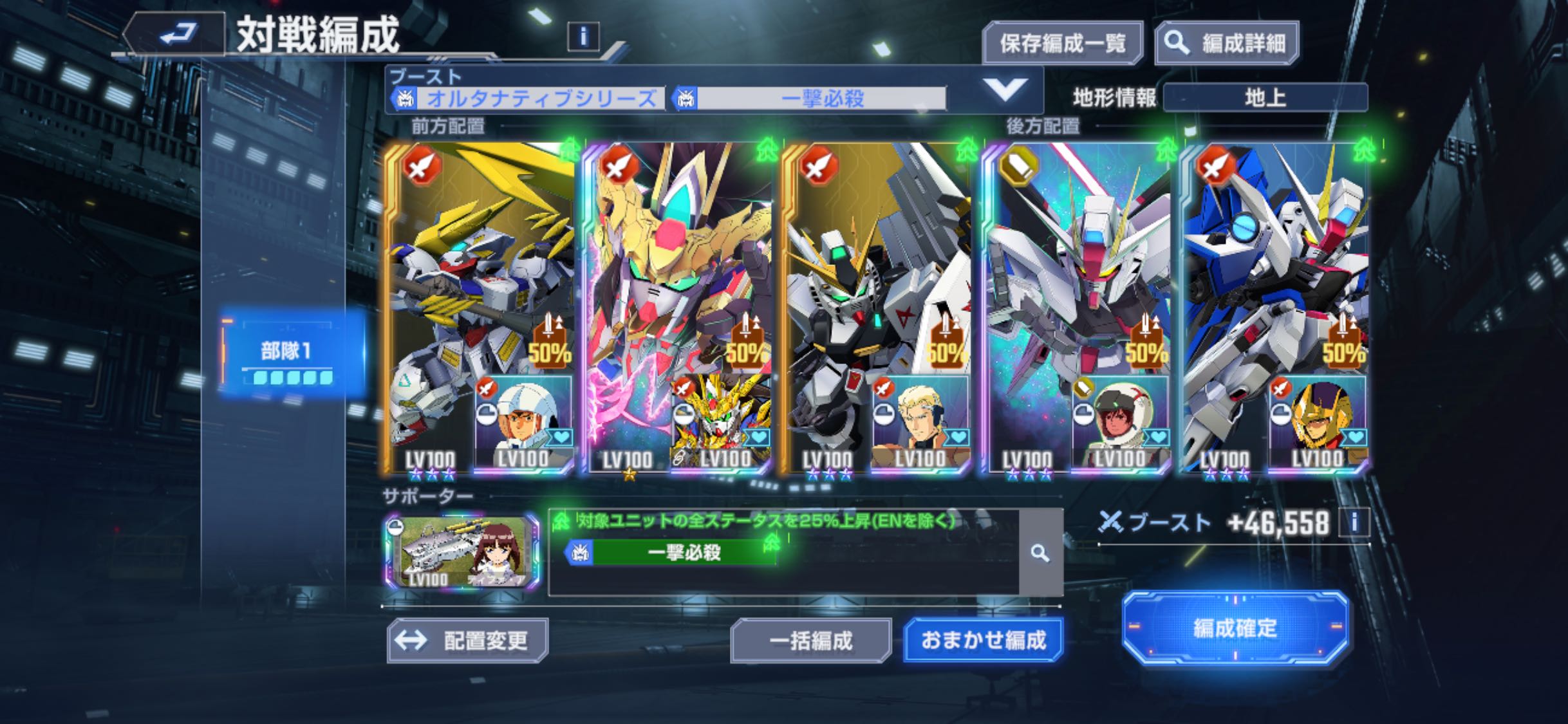The height and width of the screenshot is (724, 1568).
Task: Show boost bonus info icon
Action: point(1354,523)
